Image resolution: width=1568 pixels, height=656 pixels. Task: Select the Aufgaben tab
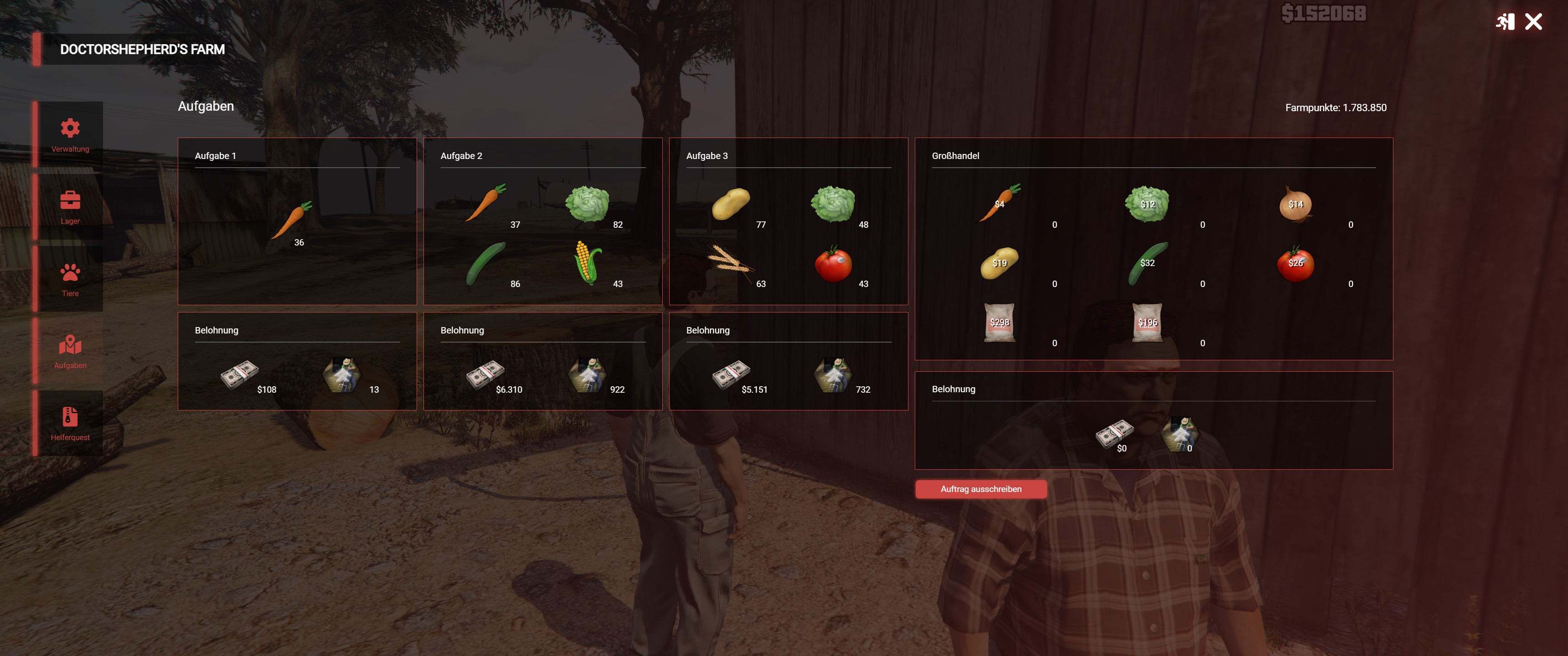click(x=70, y=351)
